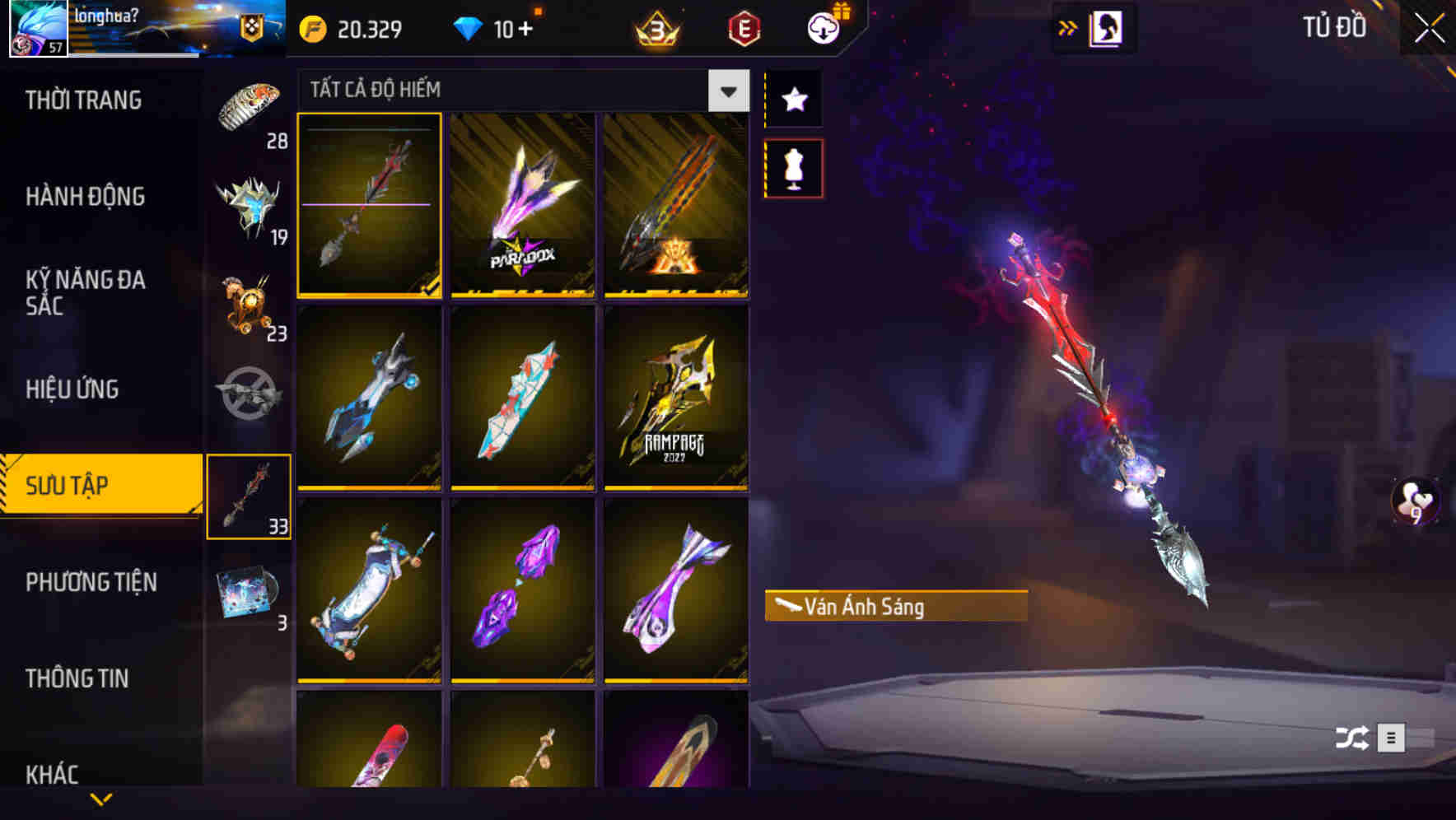Click the double-arrow expander near top right
This screenshot has width=1456, height=820.
point(1068,27)
